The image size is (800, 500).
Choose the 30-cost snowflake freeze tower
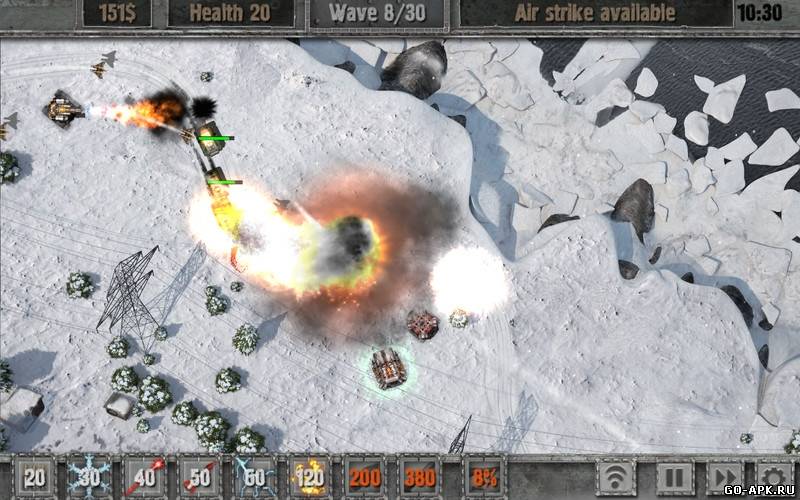coord(89,477)
